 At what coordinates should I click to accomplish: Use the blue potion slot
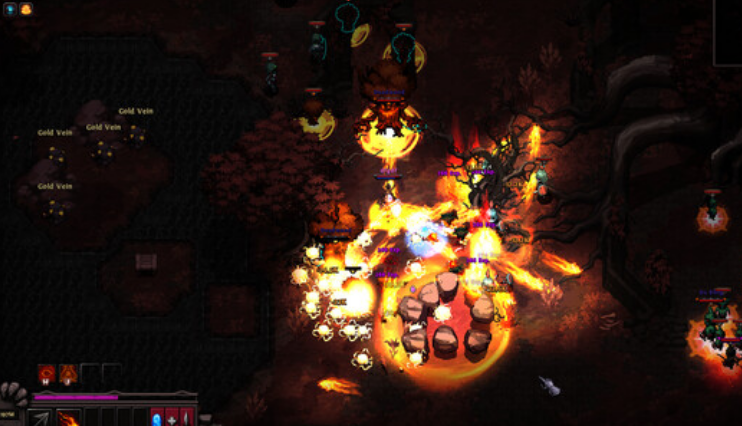[156, 418]
